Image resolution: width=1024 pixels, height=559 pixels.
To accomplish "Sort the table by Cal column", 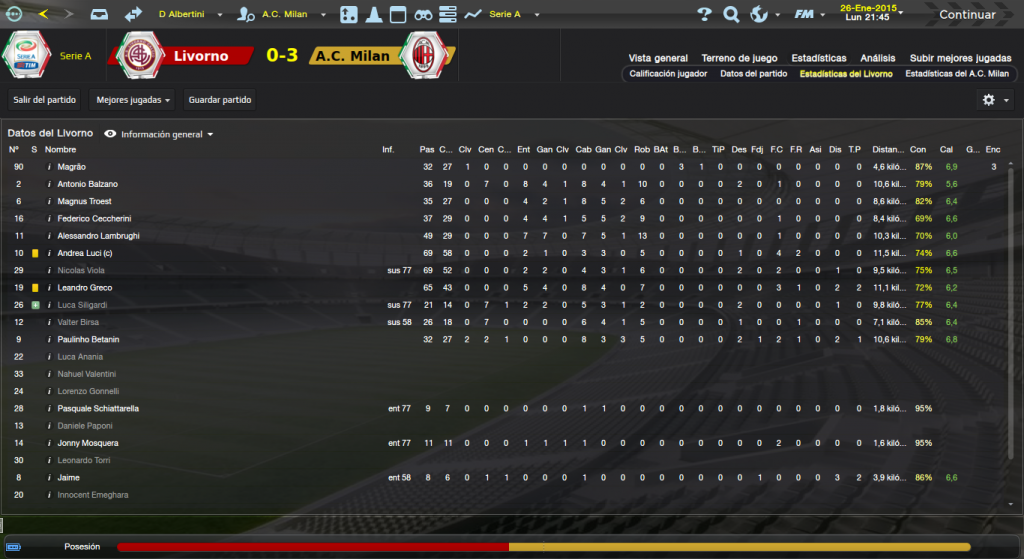I will tap(946, 149).
